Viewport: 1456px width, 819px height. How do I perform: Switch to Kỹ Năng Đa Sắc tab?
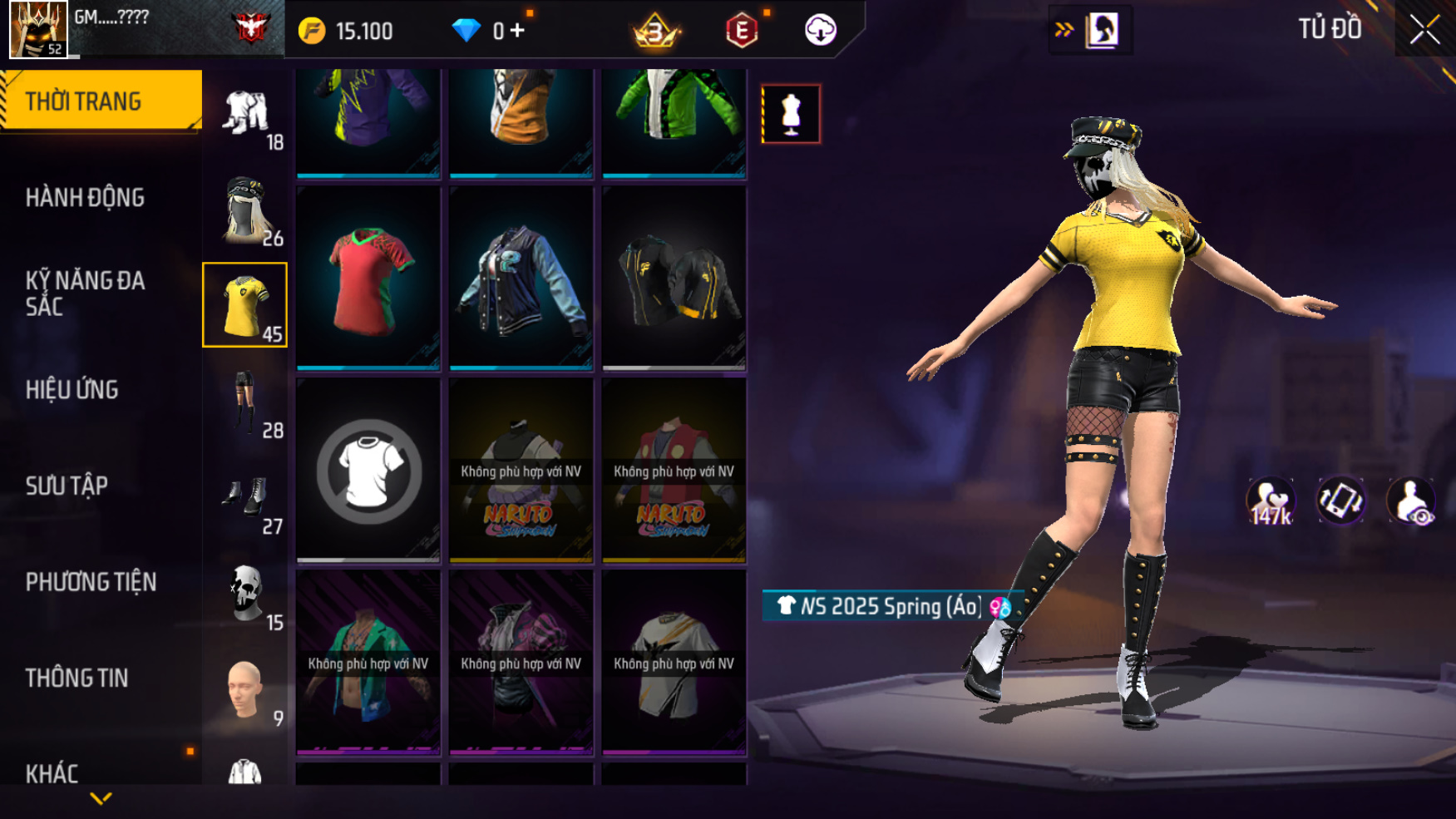point(85,293)
